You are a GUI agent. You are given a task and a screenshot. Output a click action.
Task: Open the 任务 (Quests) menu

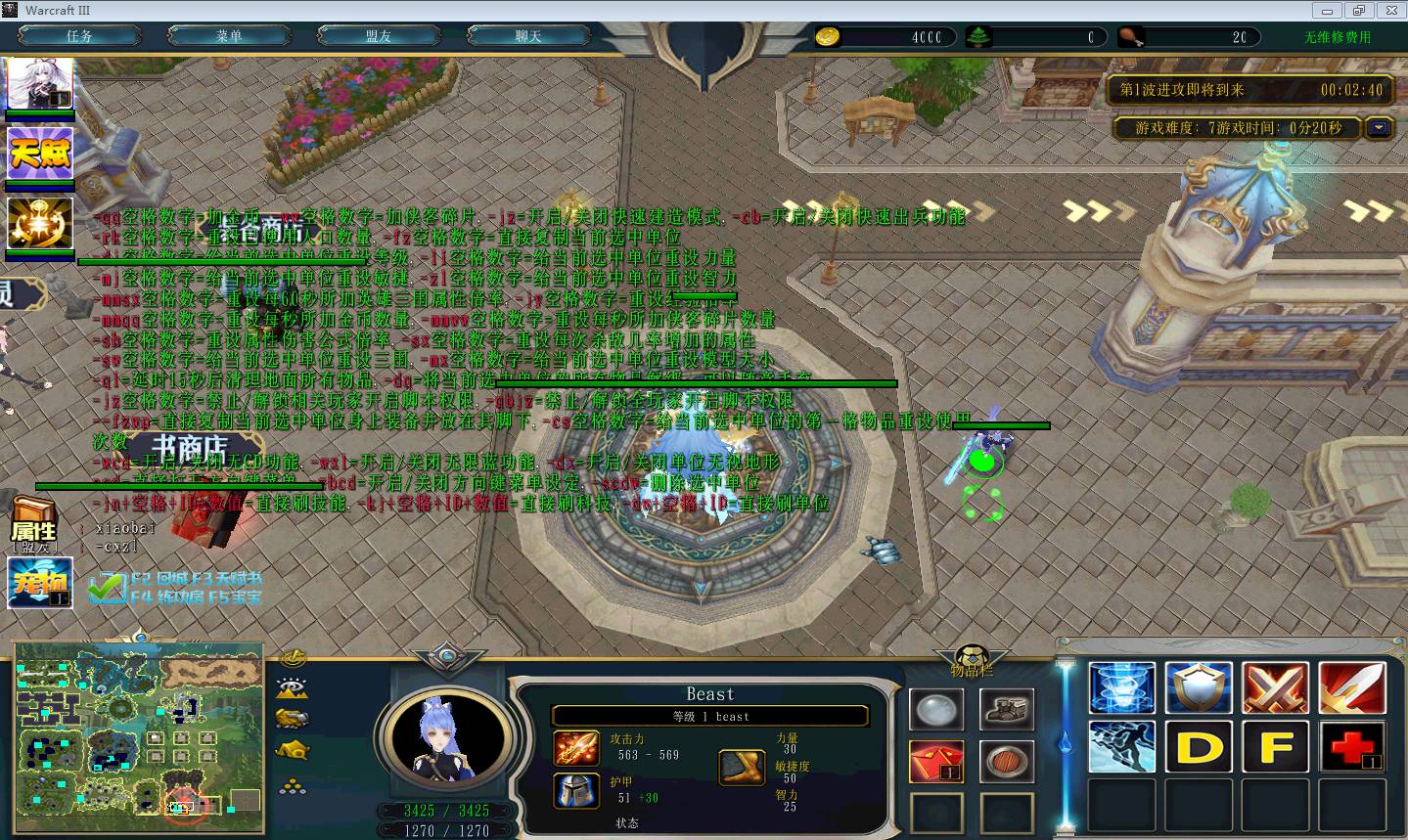pyautogui.click(x=79, y=37)
